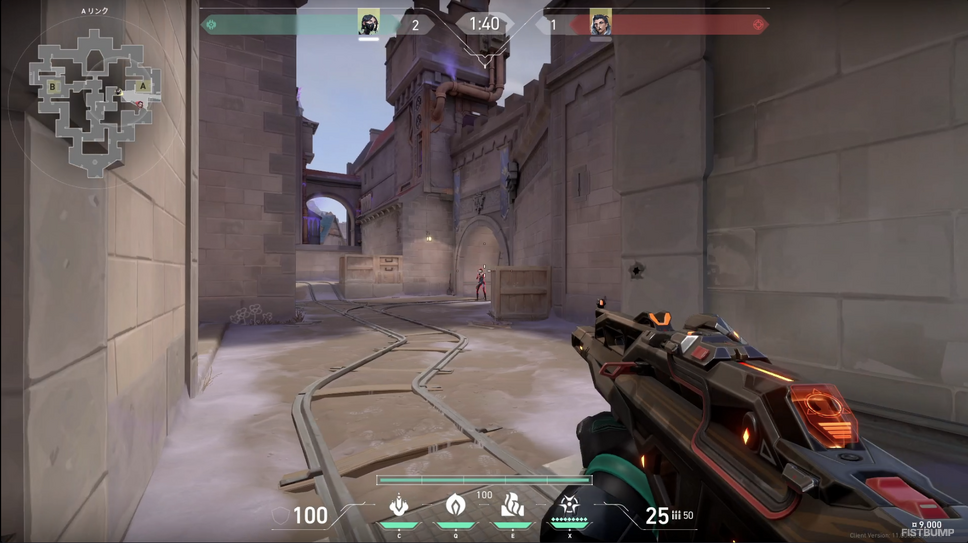Activate the C slot ability icon

click(x=399, y=507)
